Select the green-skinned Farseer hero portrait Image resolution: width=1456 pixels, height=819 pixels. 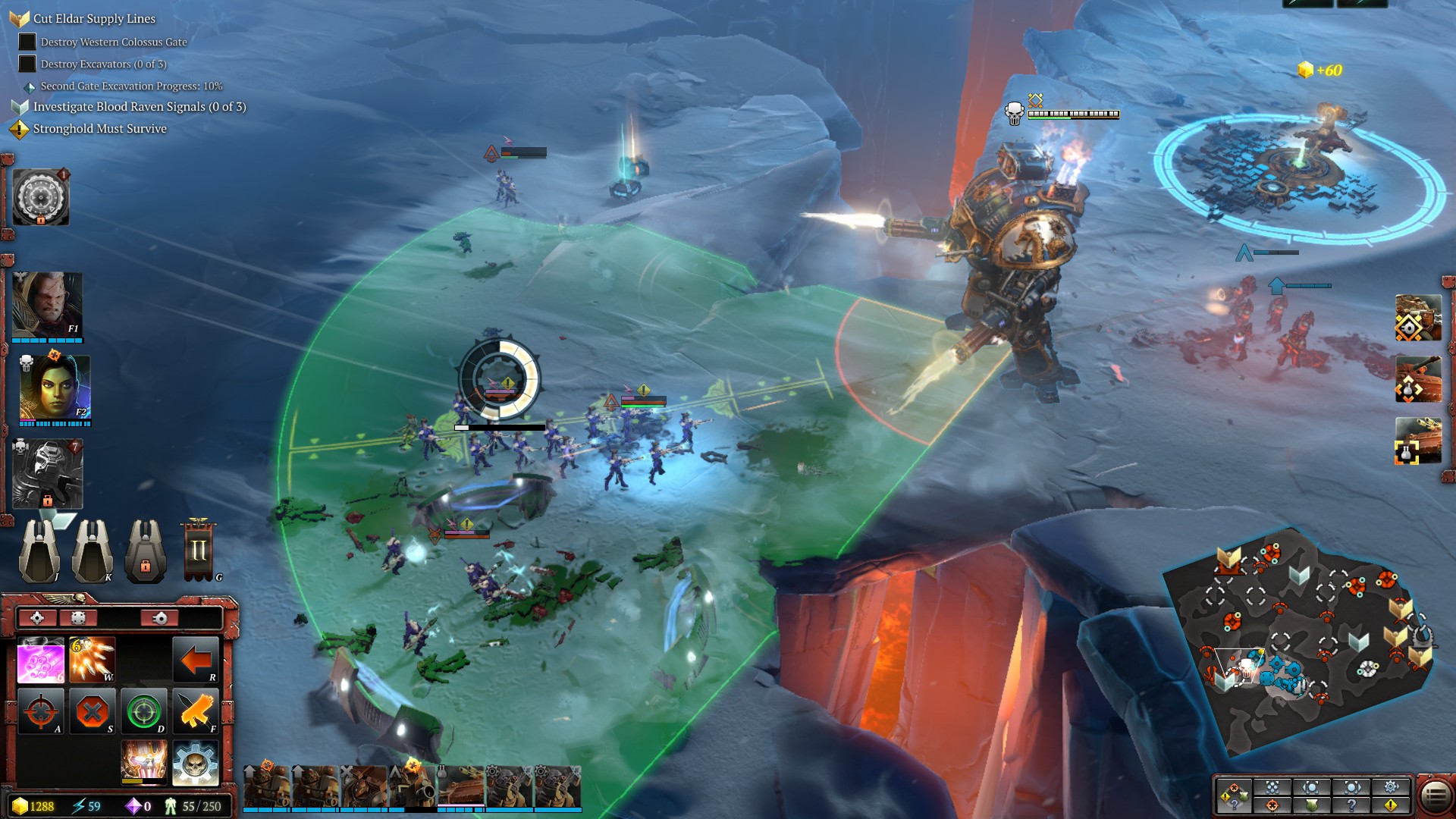point(53,388)
